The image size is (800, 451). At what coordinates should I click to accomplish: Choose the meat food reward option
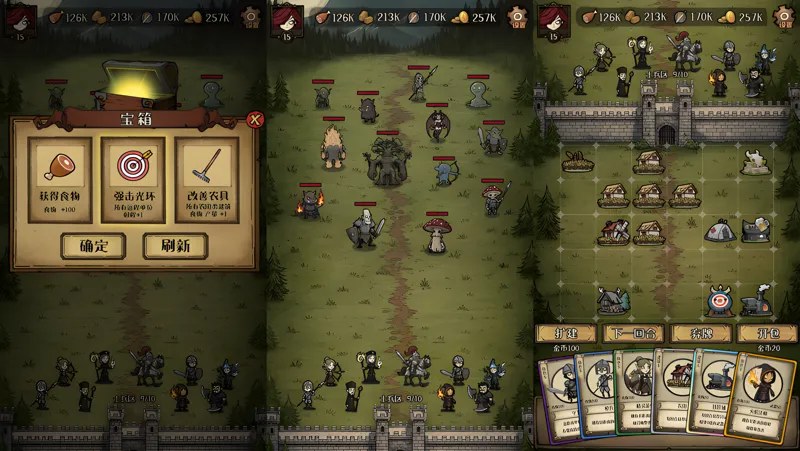(59, 179)
